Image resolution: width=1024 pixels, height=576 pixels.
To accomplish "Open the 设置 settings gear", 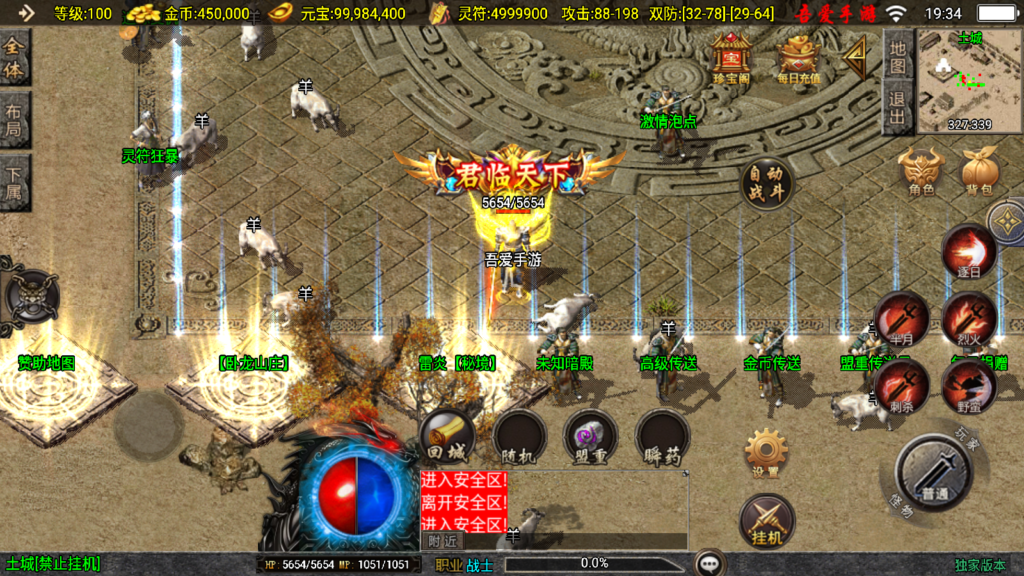I will pos(767,453).
